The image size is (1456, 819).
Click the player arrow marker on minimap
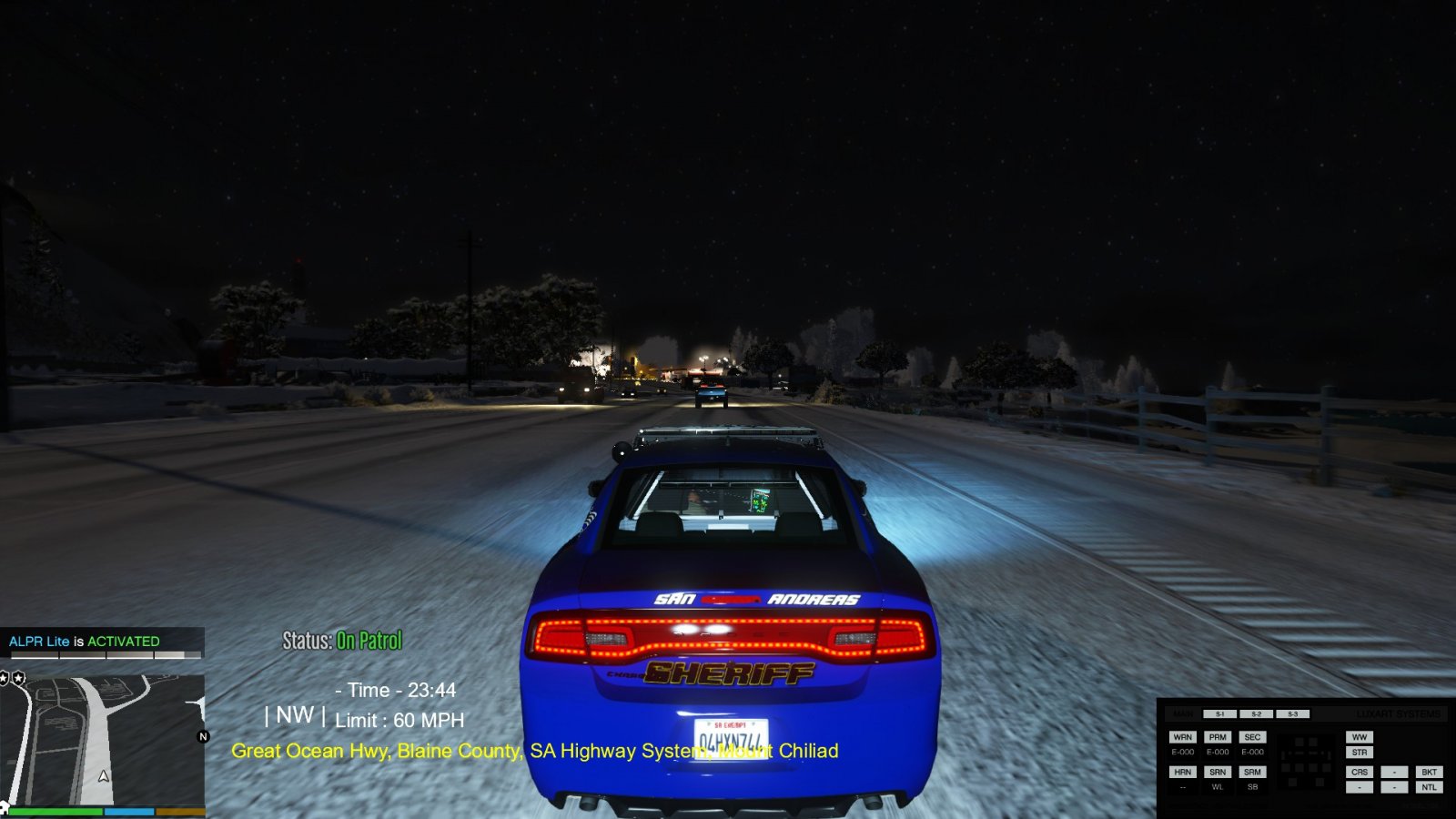pyautogui.click(x=103, y=776)
